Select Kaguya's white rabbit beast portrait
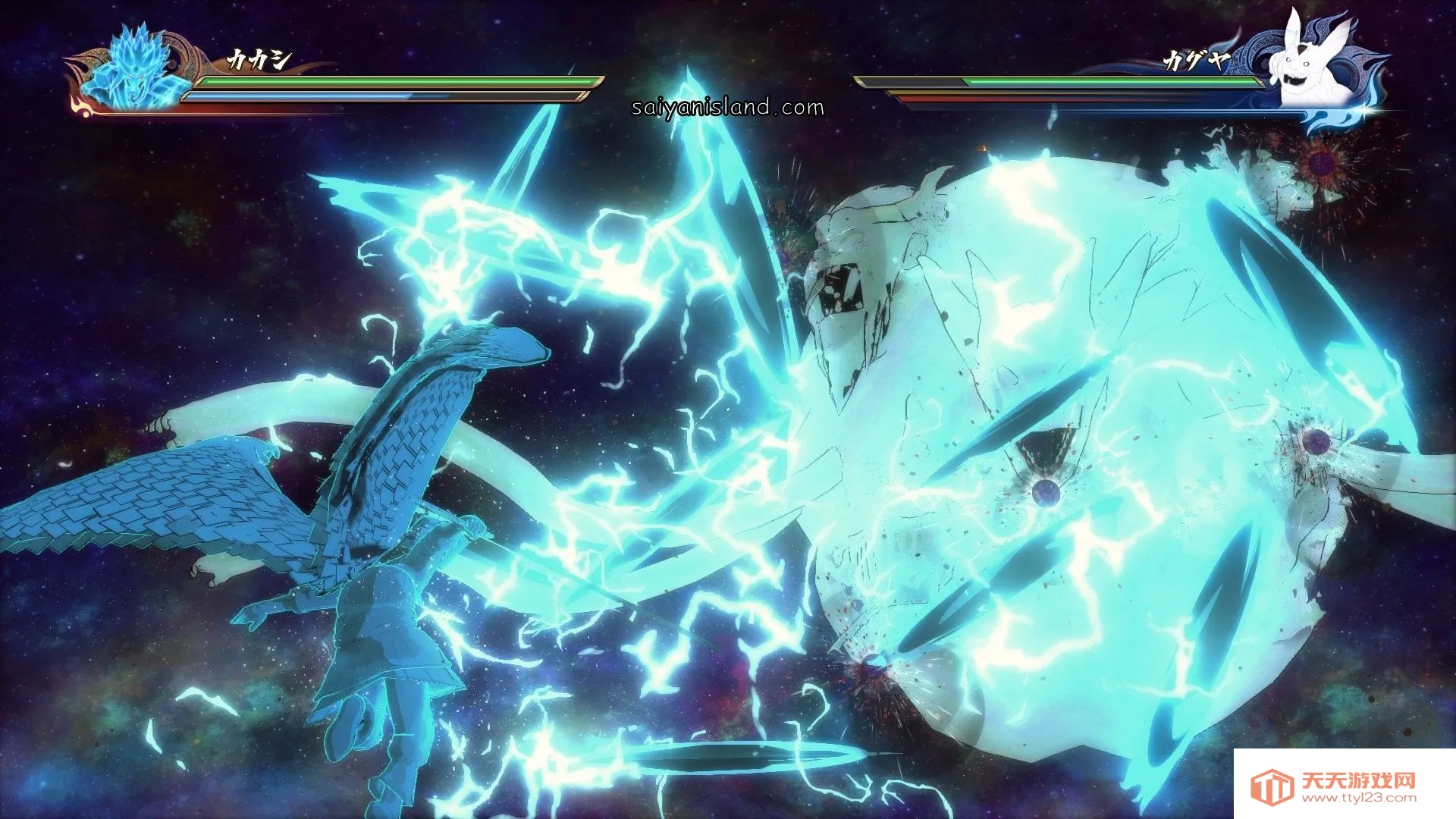The height and width of the screenshot is (819, 1456). point(1316,62)
